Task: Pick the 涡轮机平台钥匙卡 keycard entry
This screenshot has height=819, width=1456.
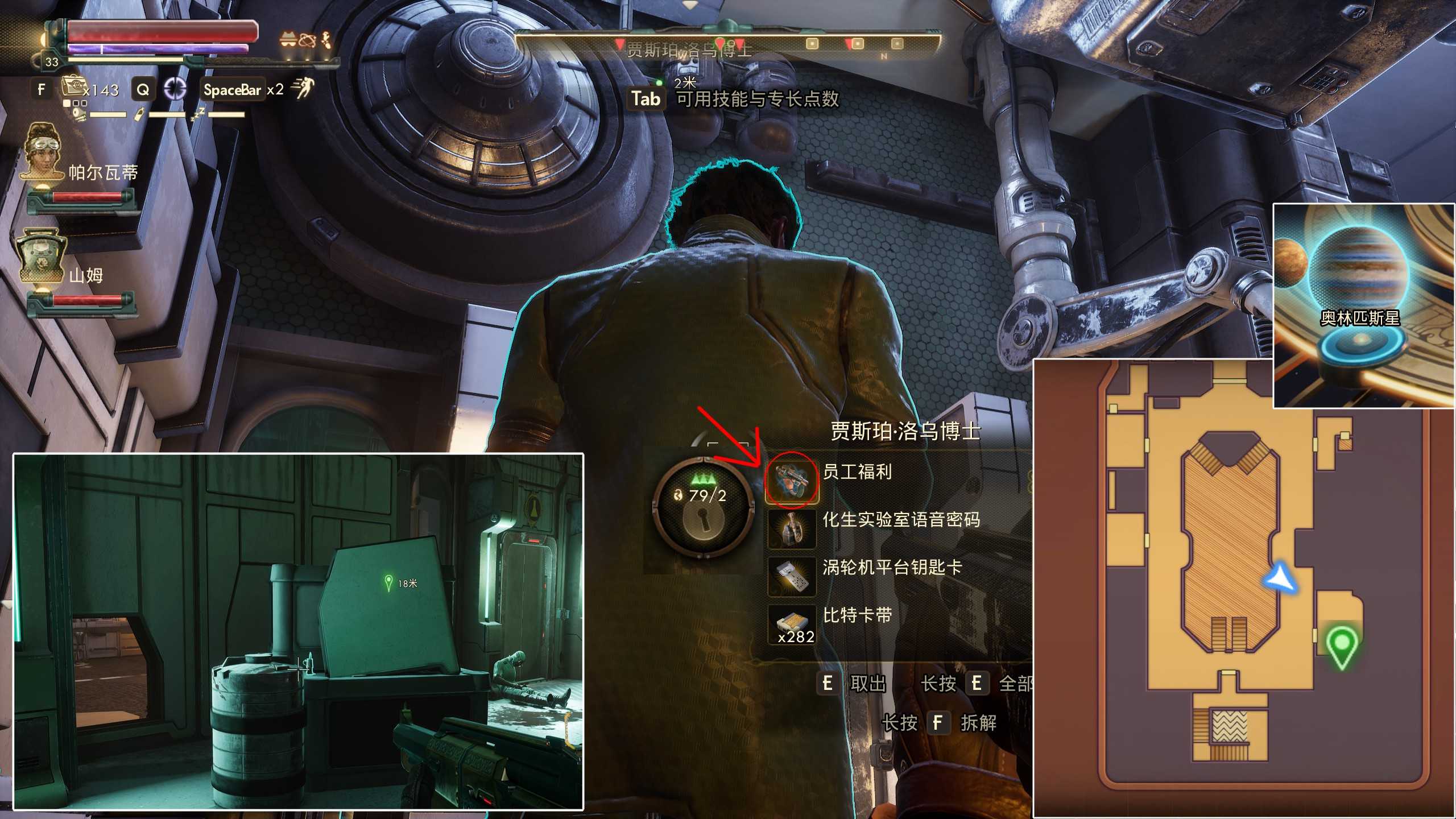Action: (892, 568)
